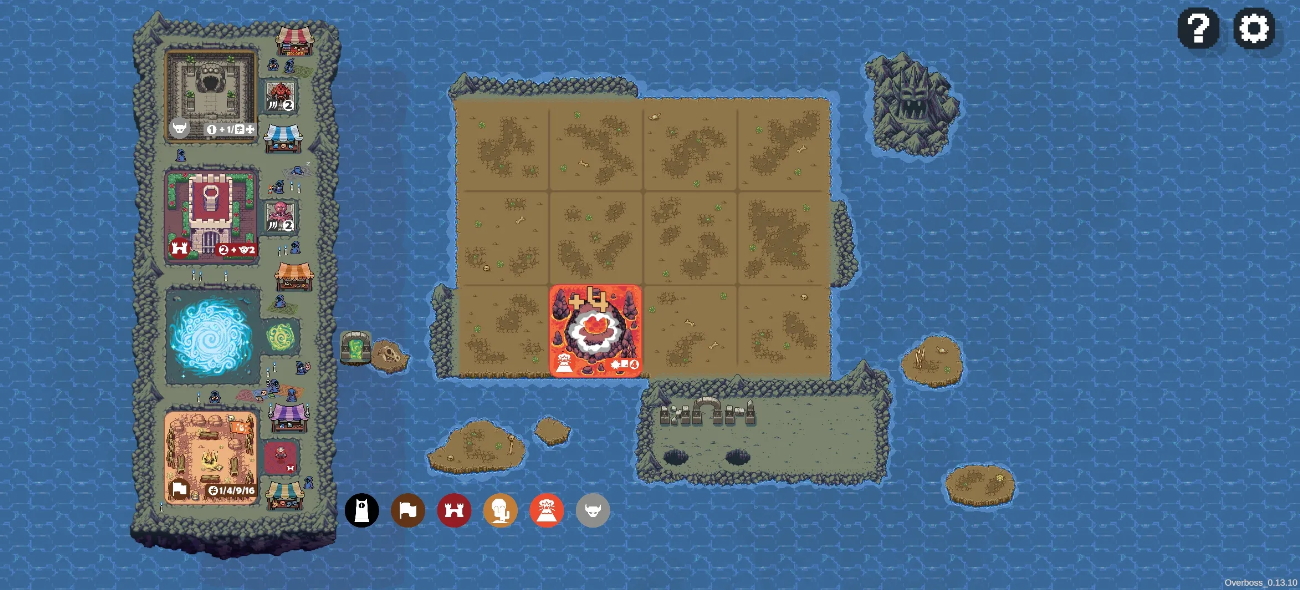Open the settings gear menu

pos(1254,28)
